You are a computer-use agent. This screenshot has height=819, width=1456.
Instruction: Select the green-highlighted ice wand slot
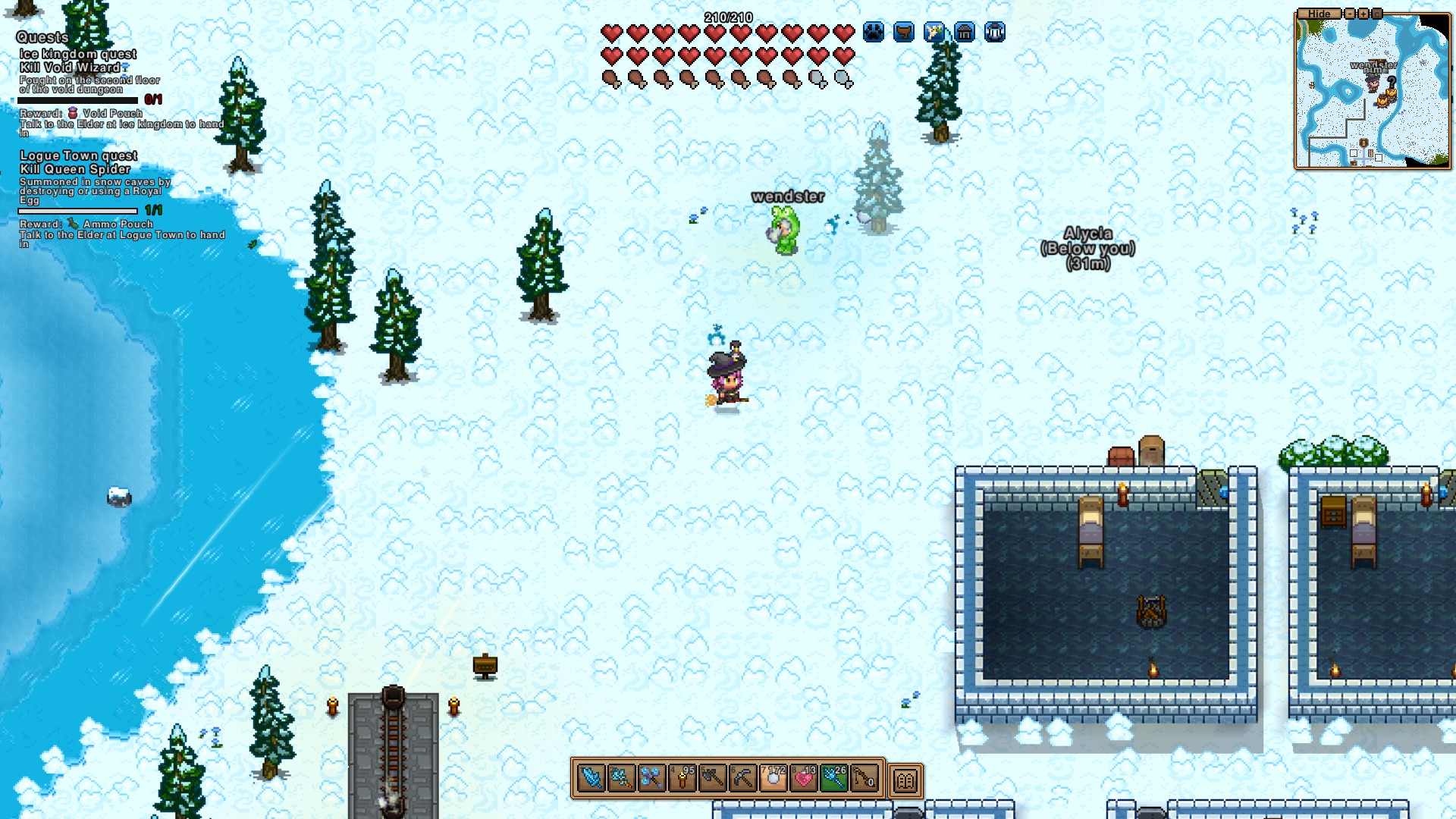[x=834, y=778]
